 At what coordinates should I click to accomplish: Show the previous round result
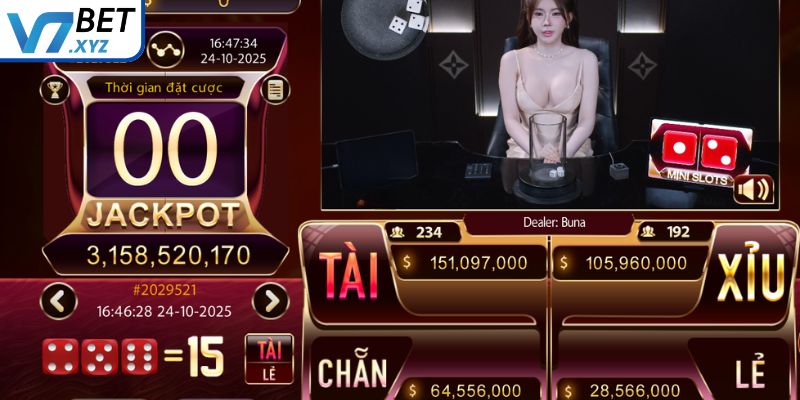(x=62, y=300)
